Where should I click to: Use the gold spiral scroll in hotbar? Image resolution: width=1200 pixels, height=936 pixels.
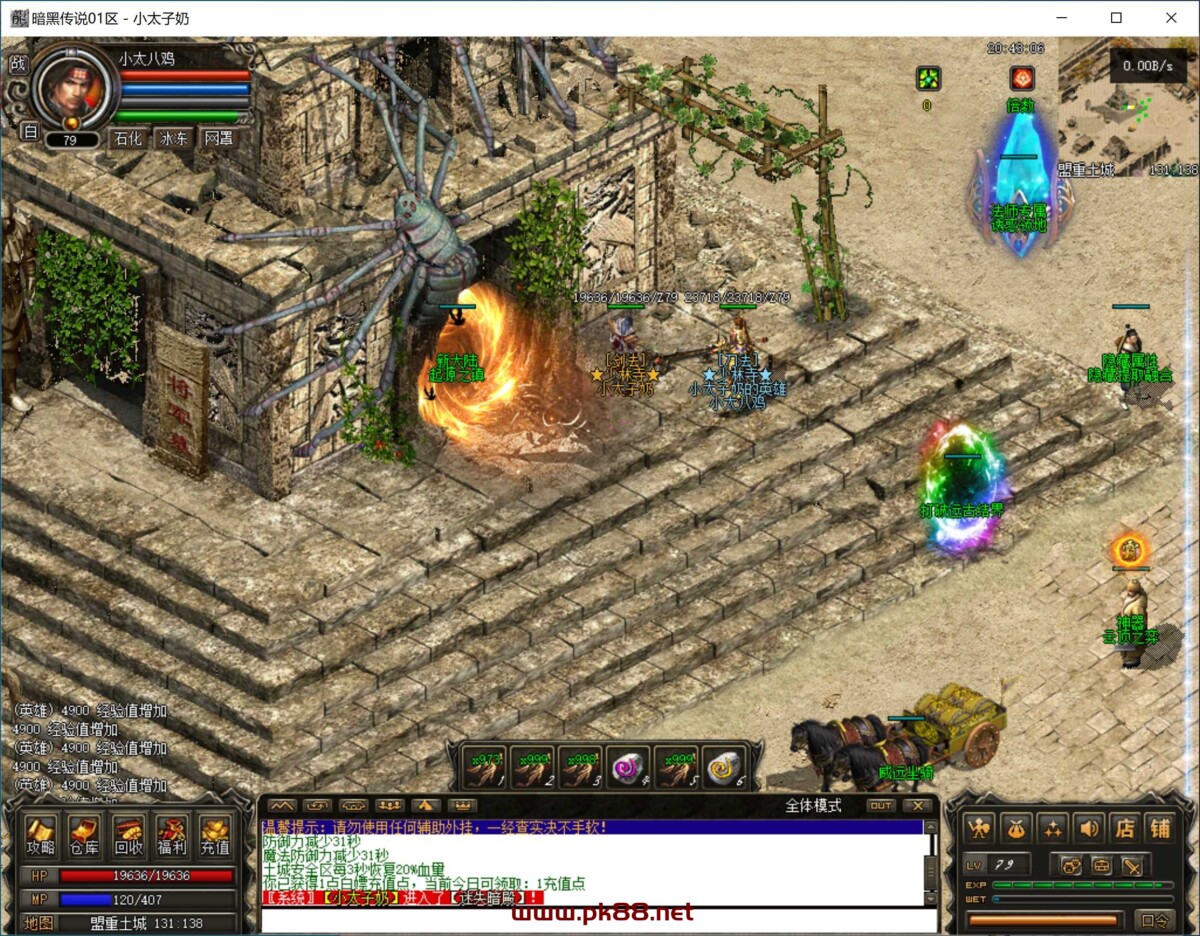(x=723, y=768)
